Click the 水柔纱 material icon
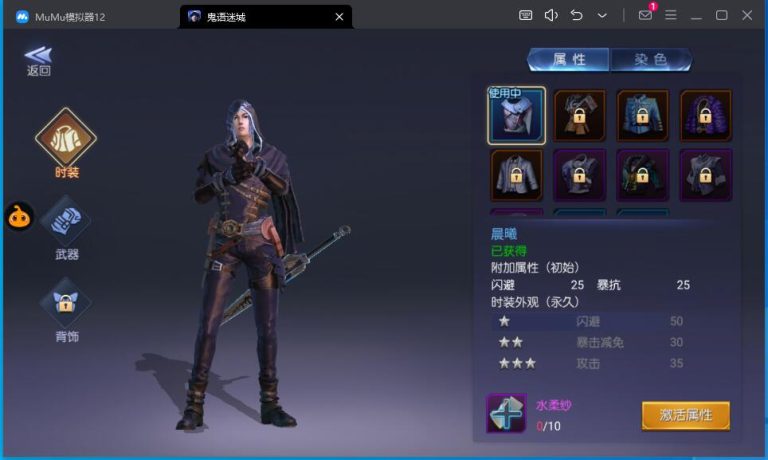 tap(506, 414)
